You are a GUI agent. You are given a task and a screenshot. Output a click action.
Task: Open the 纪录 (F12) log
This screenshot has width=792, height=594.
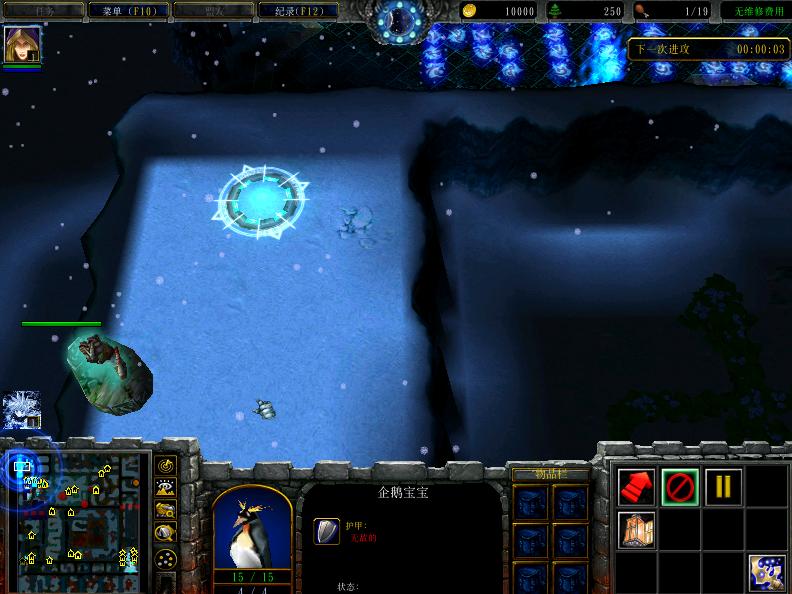coord(292,10)
